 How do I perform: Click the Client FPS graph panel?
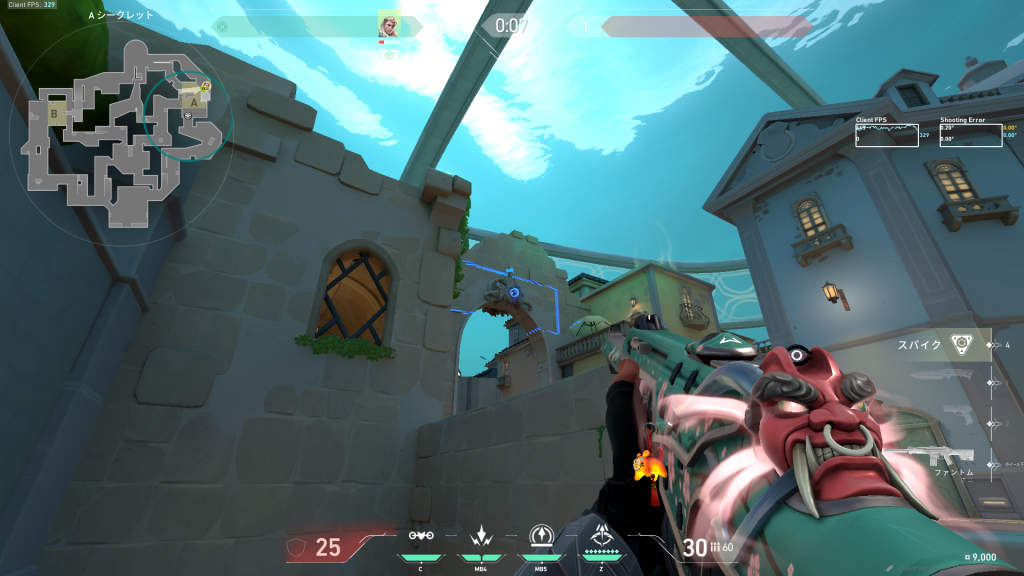pyautogui.click(x=886, y=134)
